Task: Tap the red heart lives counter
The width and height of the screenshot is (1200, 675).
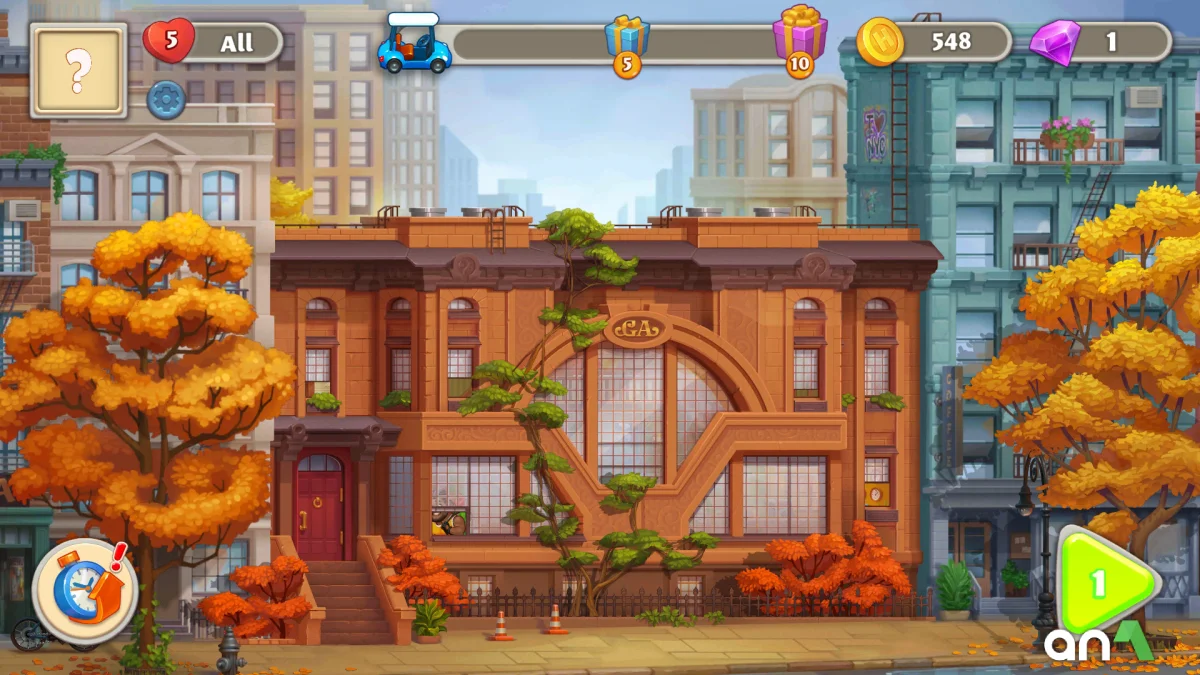Action: point(169,42)
